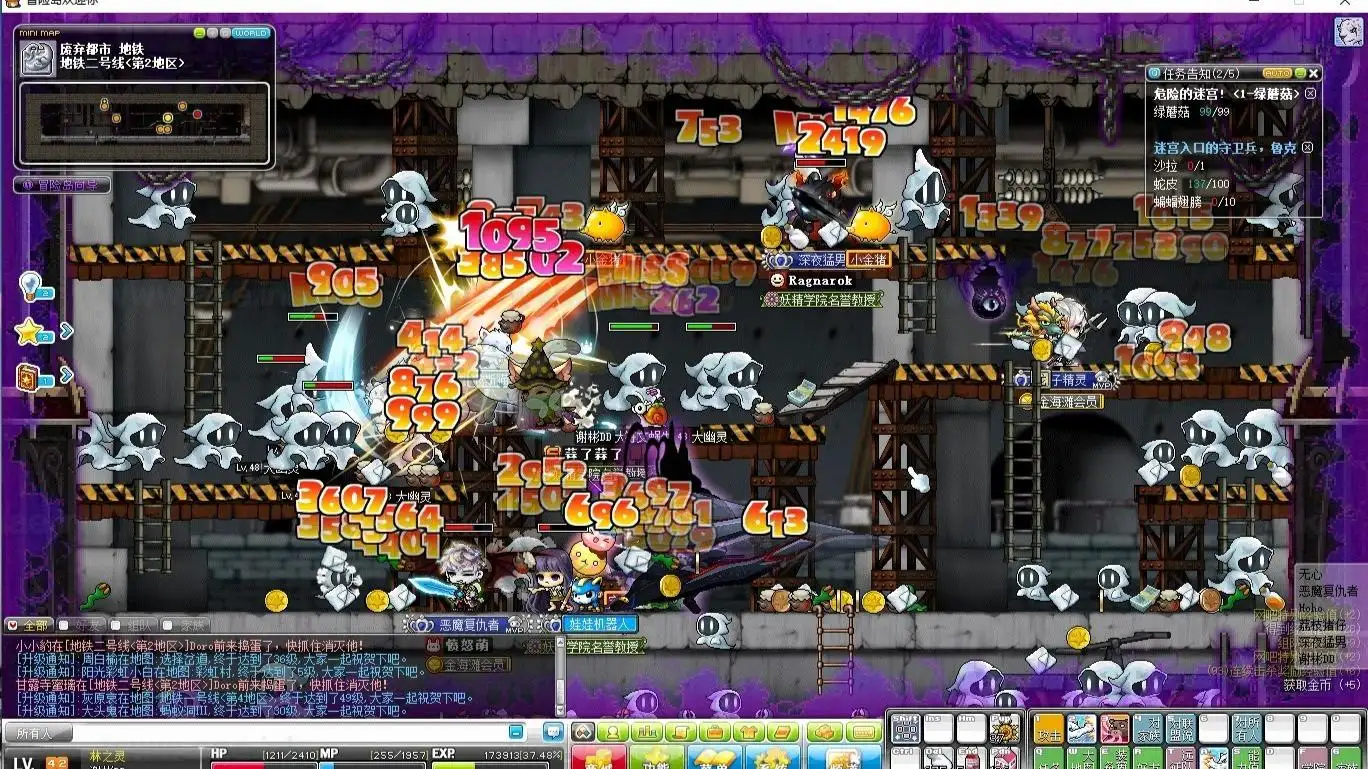Open the lightbulb notification icon
1368x769 pixels.
point(31,286)
